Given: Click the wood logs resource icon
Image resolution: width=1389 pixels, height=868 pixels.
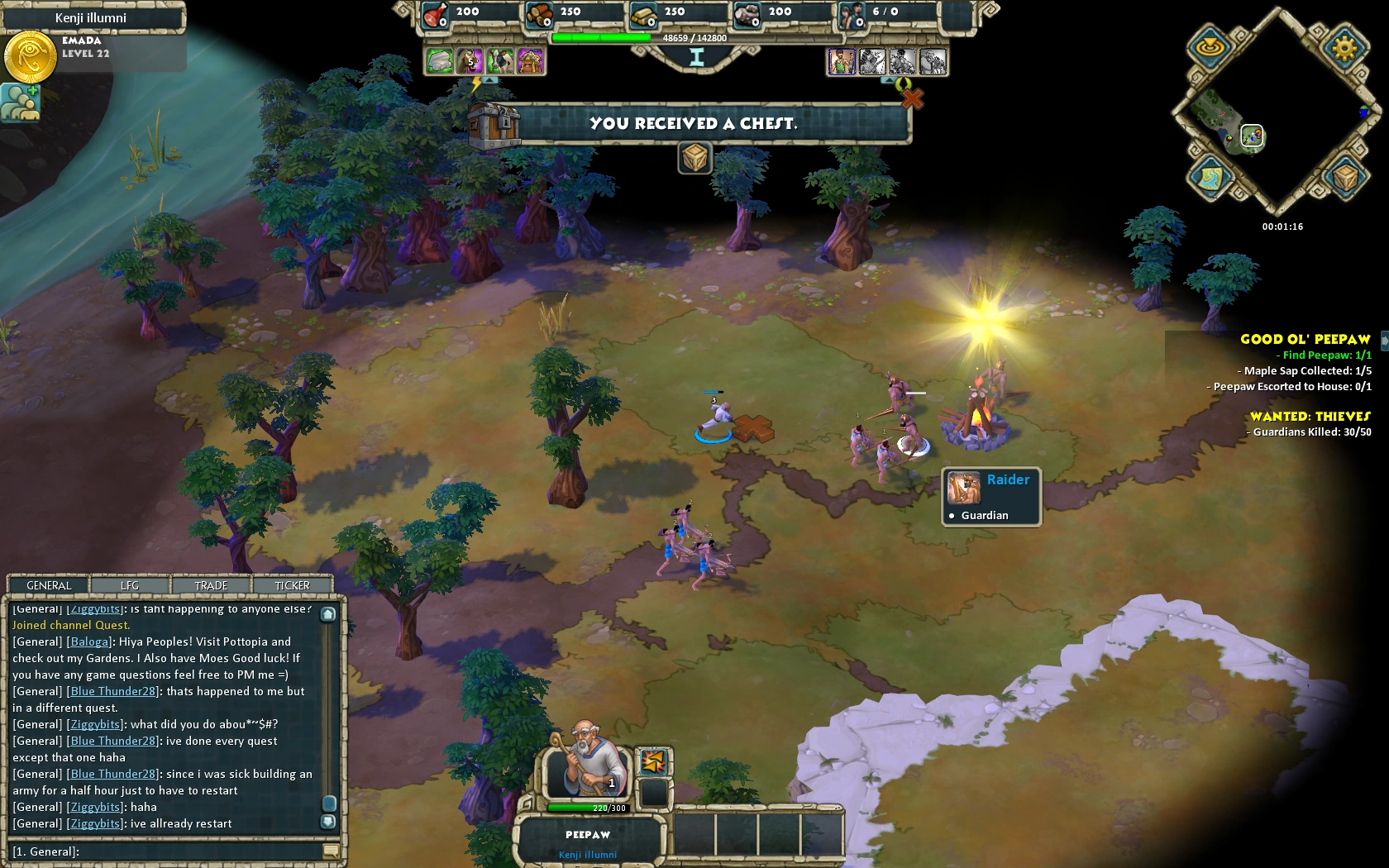Looking at the screenshot, I should click(538, 15).
